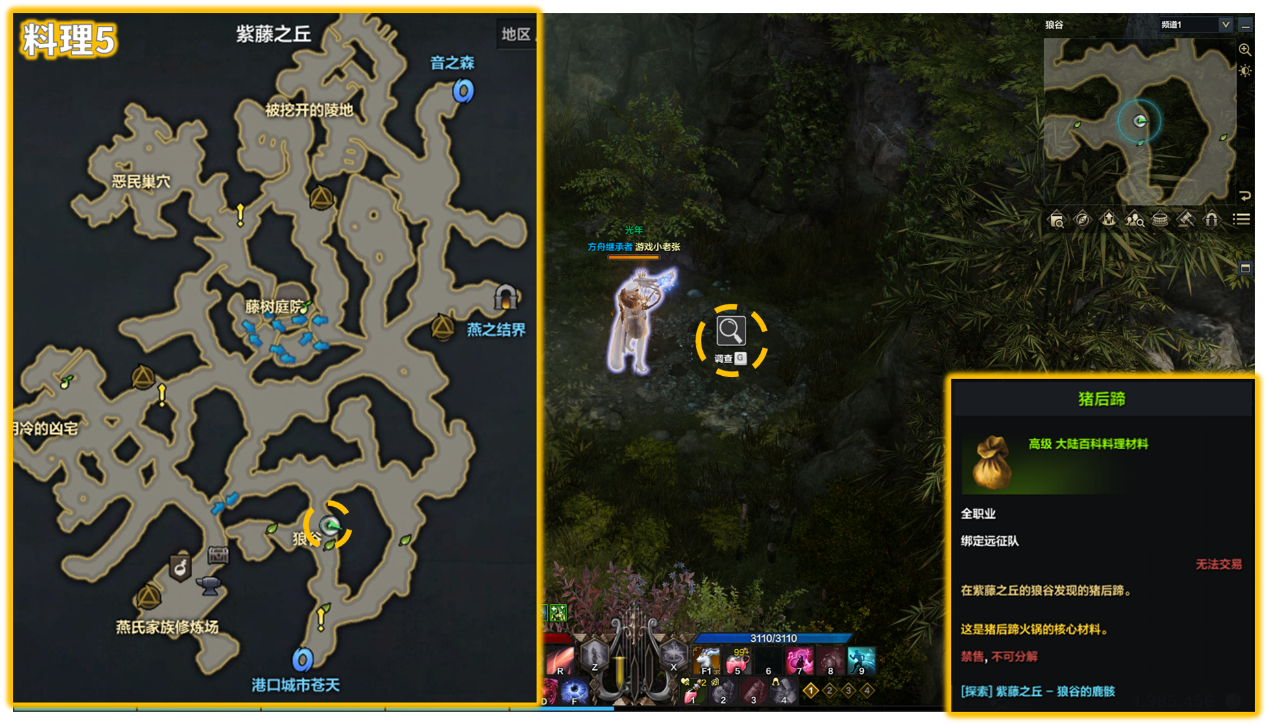This screenshot has width=1268, height=725.
Task: Activate the cyan running dash skill
Action: click(860, 661)
